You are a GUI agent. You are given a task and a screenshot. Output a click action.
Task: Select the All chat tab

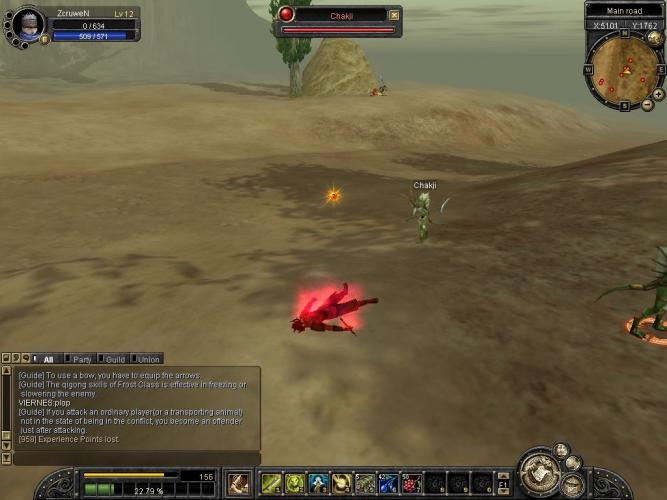click(x=48, y=359)
